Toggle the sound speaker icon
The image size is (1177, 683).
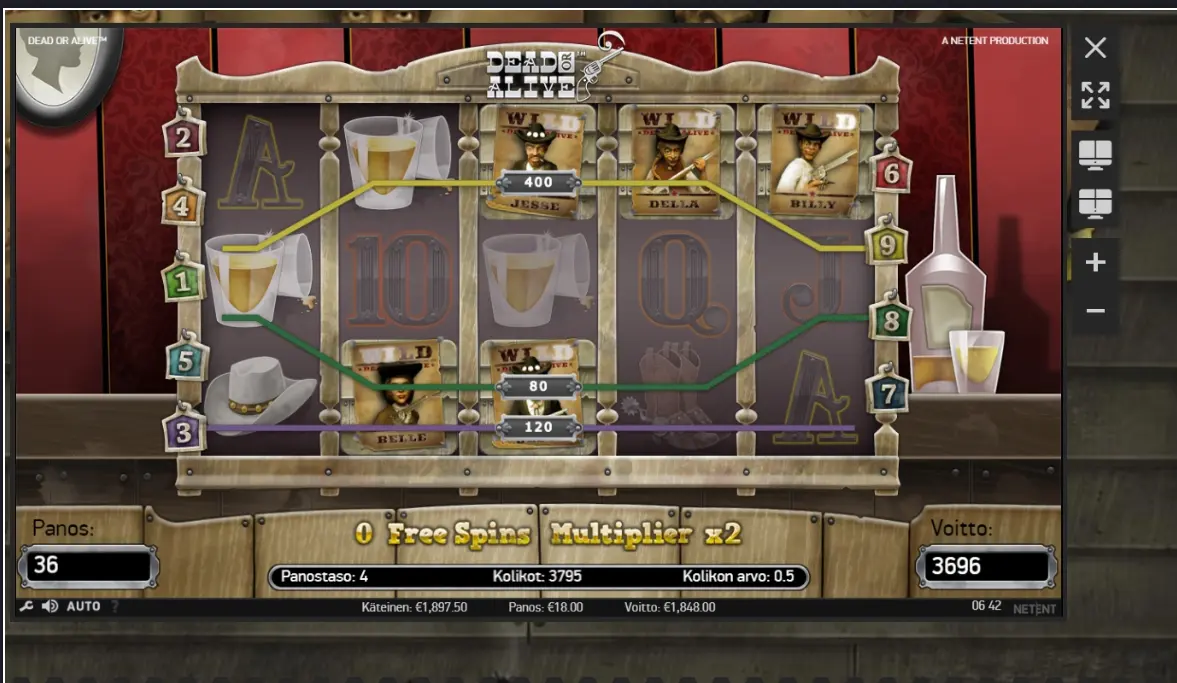50,607
